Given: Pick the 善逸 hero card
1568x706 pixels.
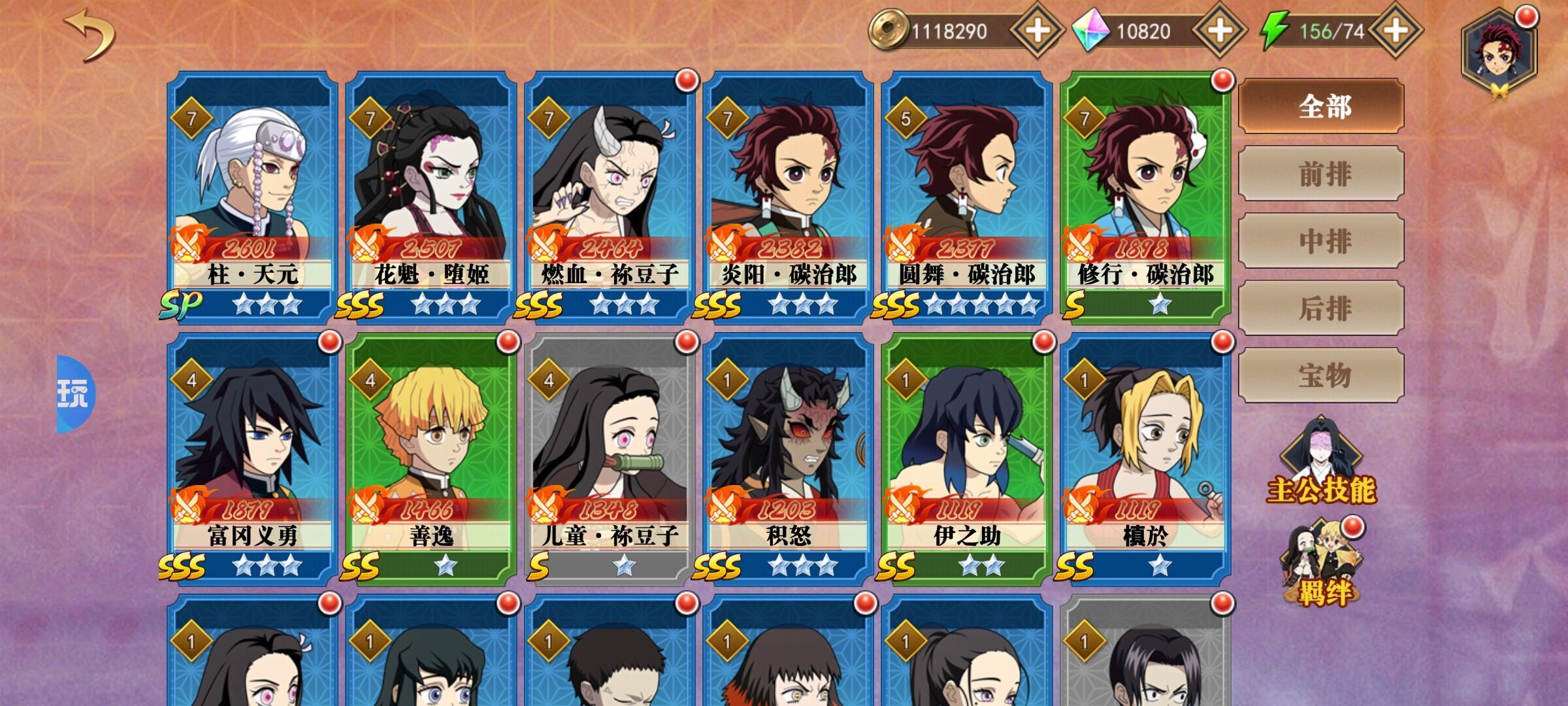Looking at the screenshot, I should pyautogui.click(x=431, y=458).
